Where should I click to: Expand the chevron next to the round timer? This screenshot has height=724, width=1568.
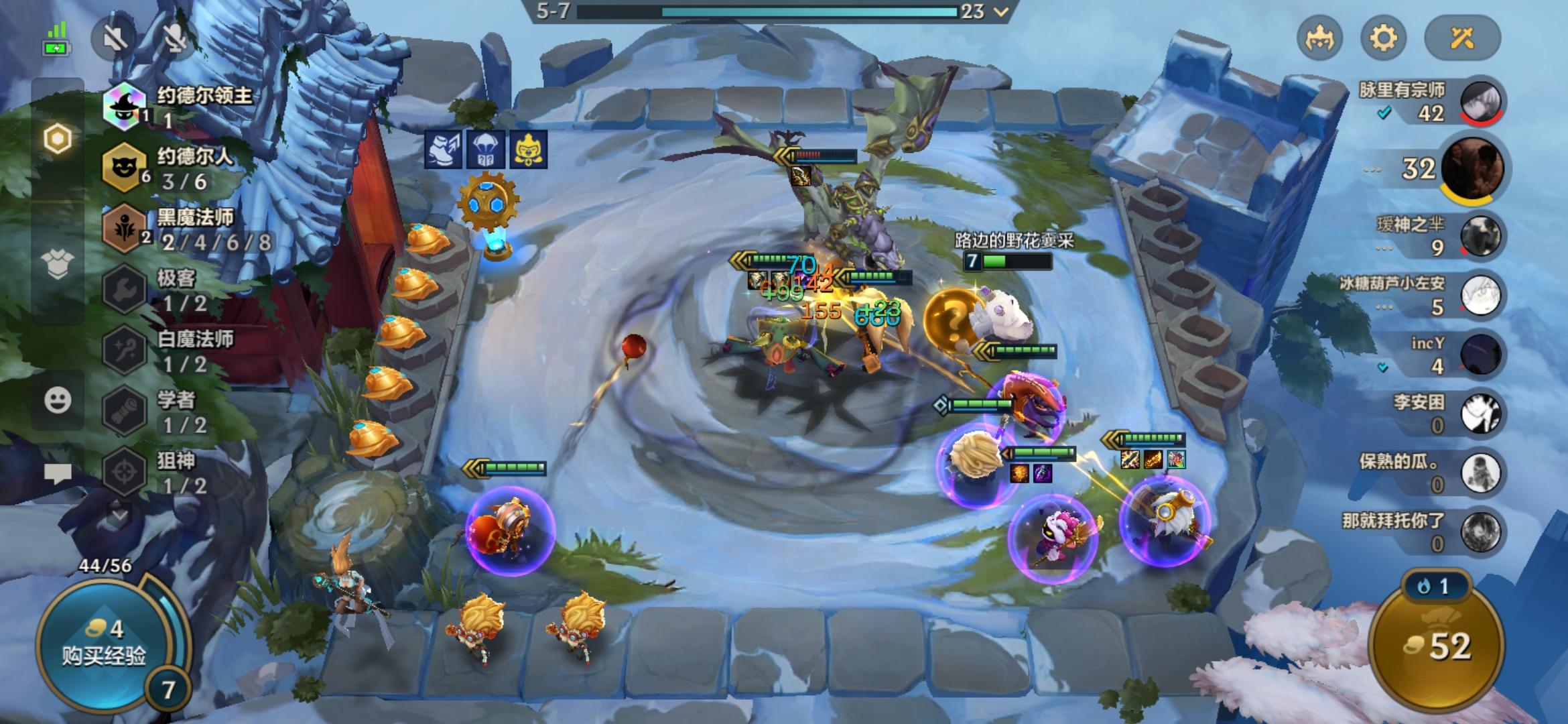(x=1000, y=11)
